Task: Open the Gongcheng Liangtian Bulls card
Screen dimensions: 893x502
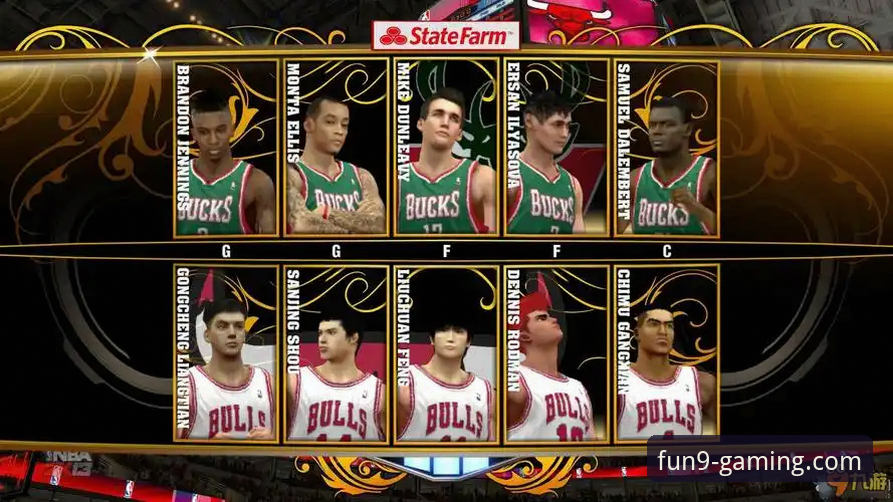Action: [226, 353]
